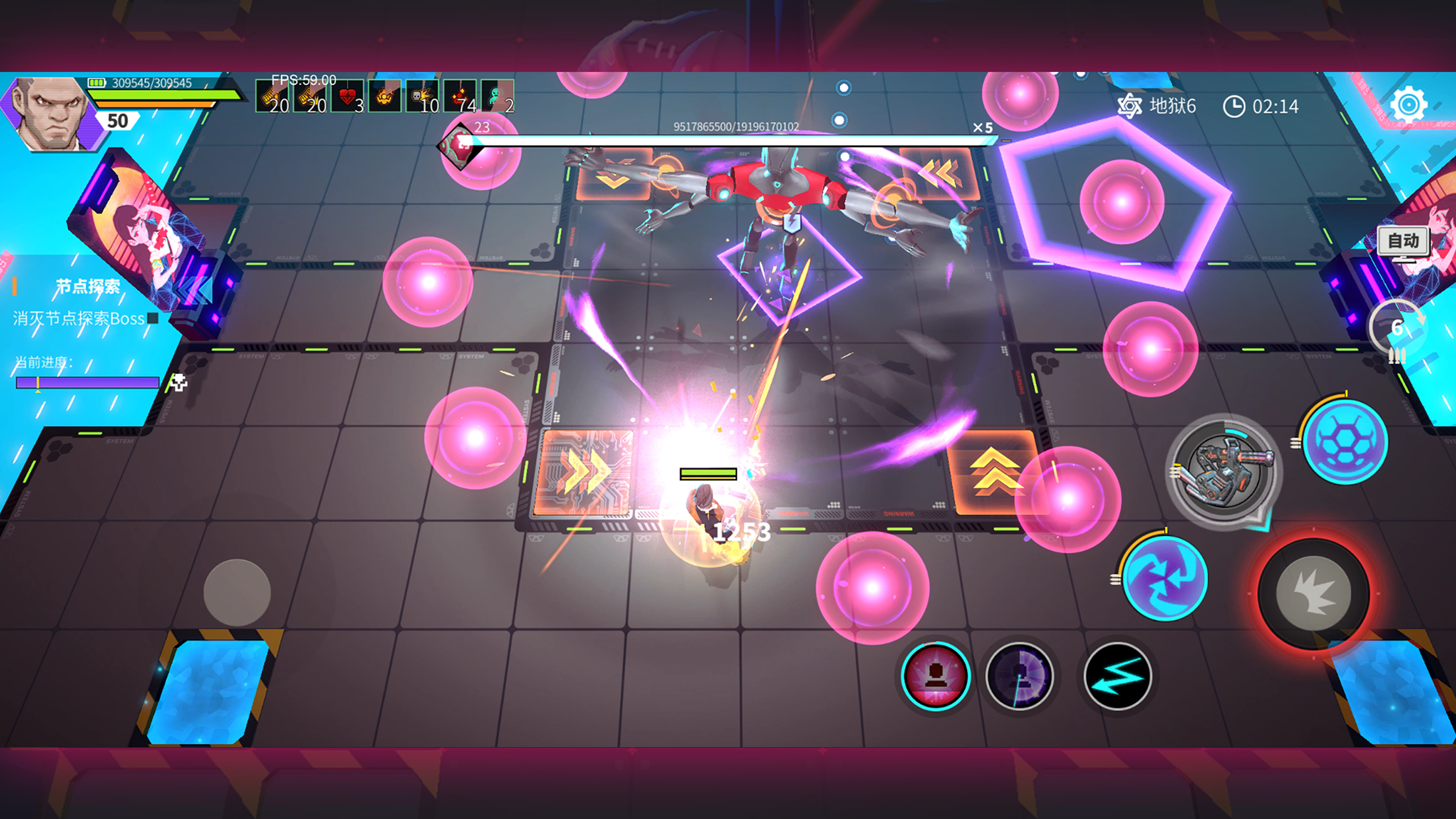
Task: Open the 节点探索 objective tracker
Action: click(88, 286)
